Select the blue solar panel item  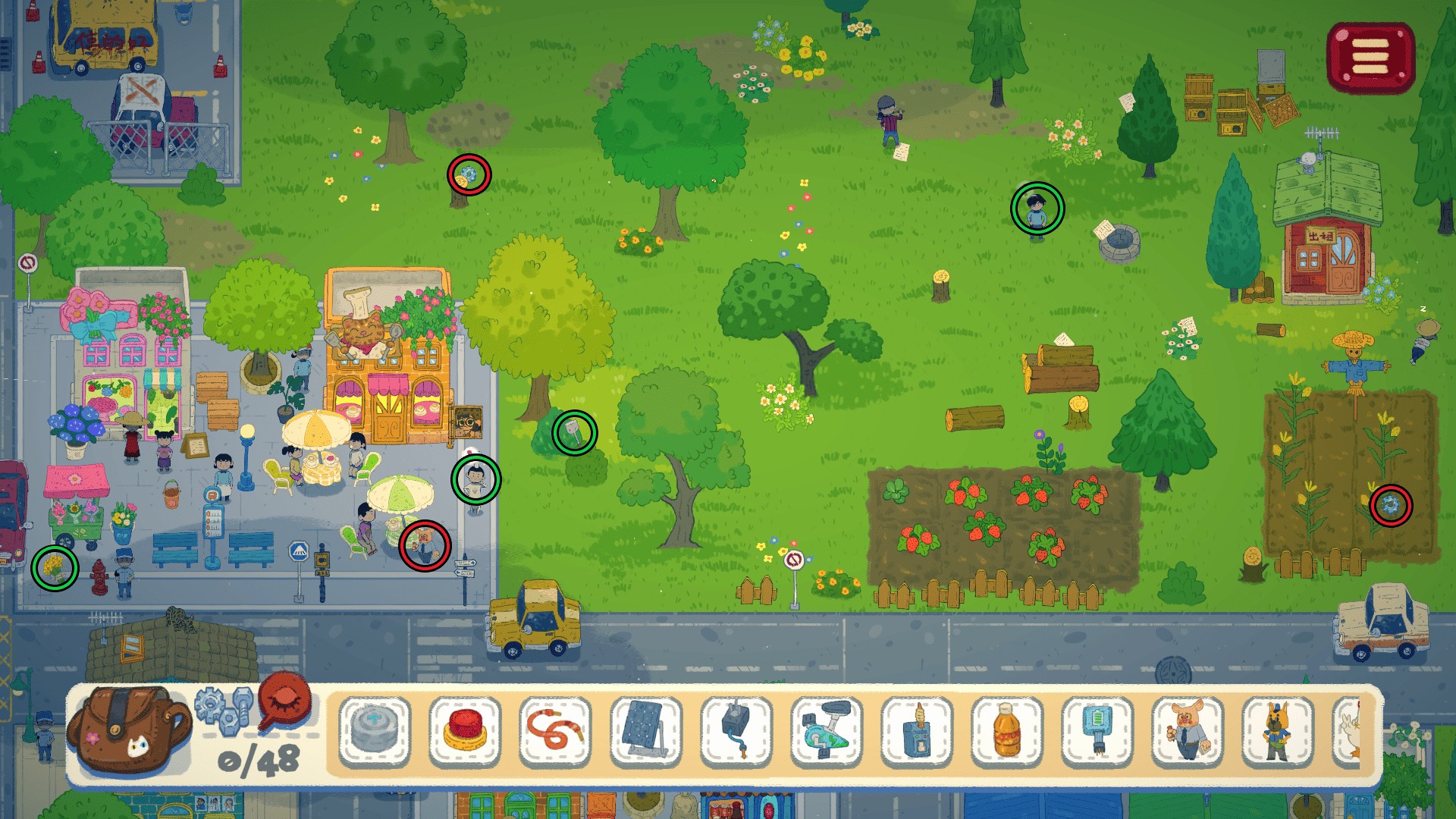(x=645, y=730)
